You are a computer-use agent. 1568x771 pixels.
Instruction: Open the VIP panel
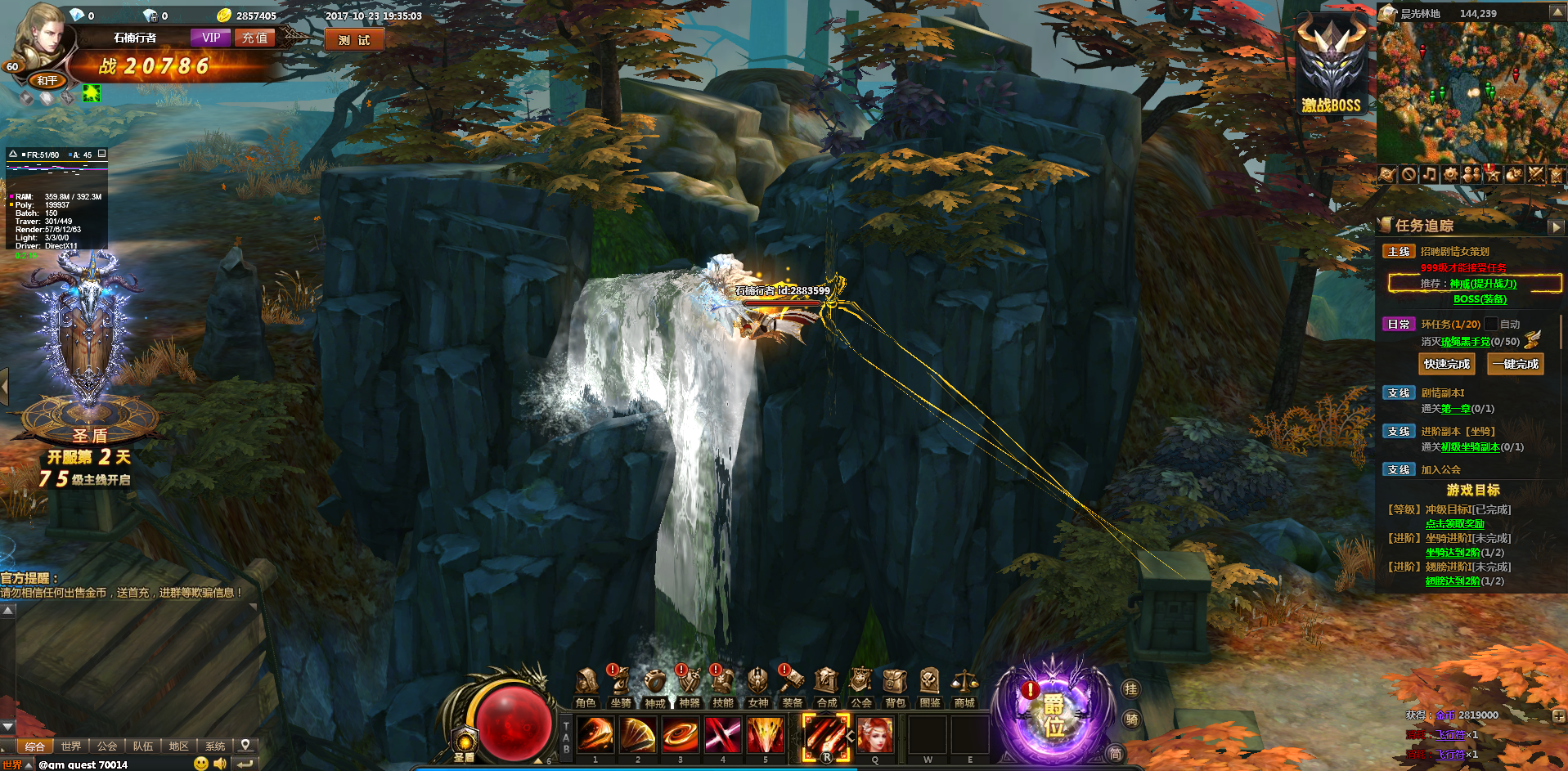click(211, 38)
